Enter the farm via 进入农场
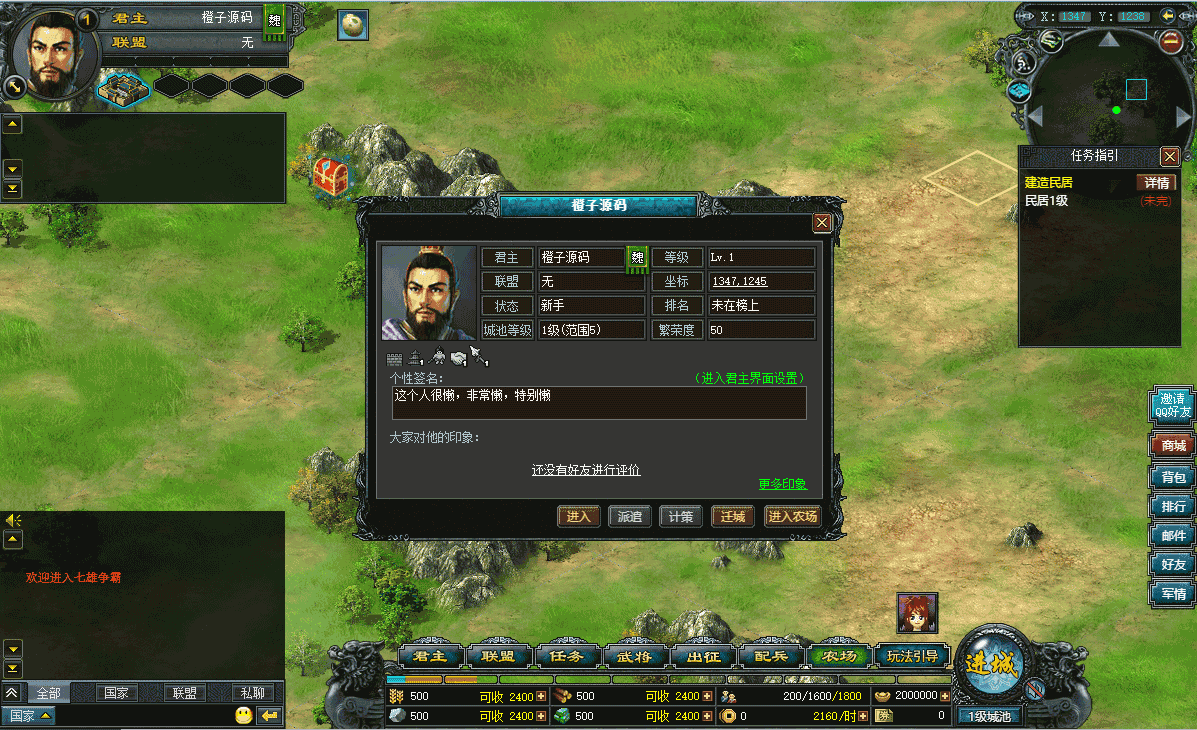 [792, 517]
